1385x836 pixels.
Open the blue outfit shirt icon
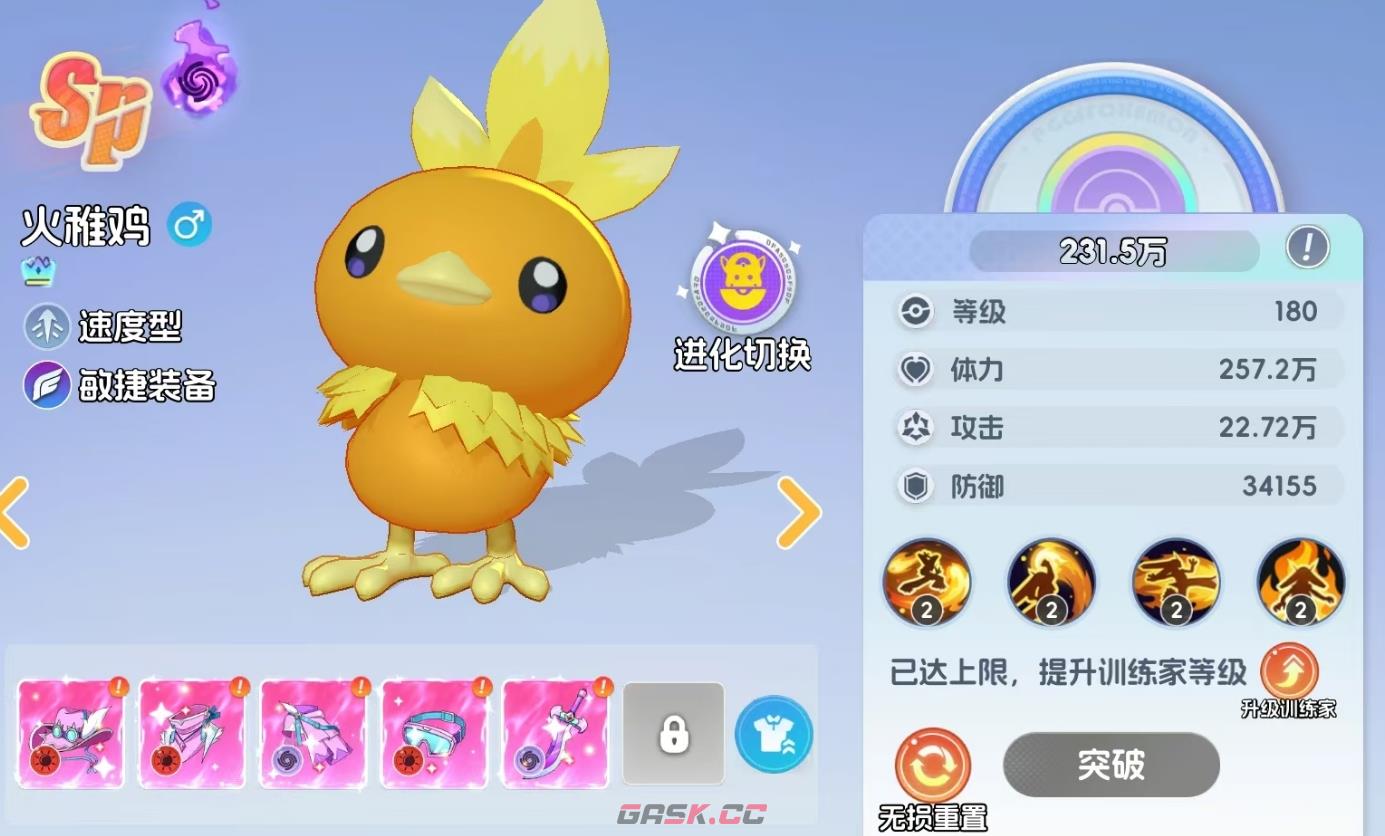[772, 734]
